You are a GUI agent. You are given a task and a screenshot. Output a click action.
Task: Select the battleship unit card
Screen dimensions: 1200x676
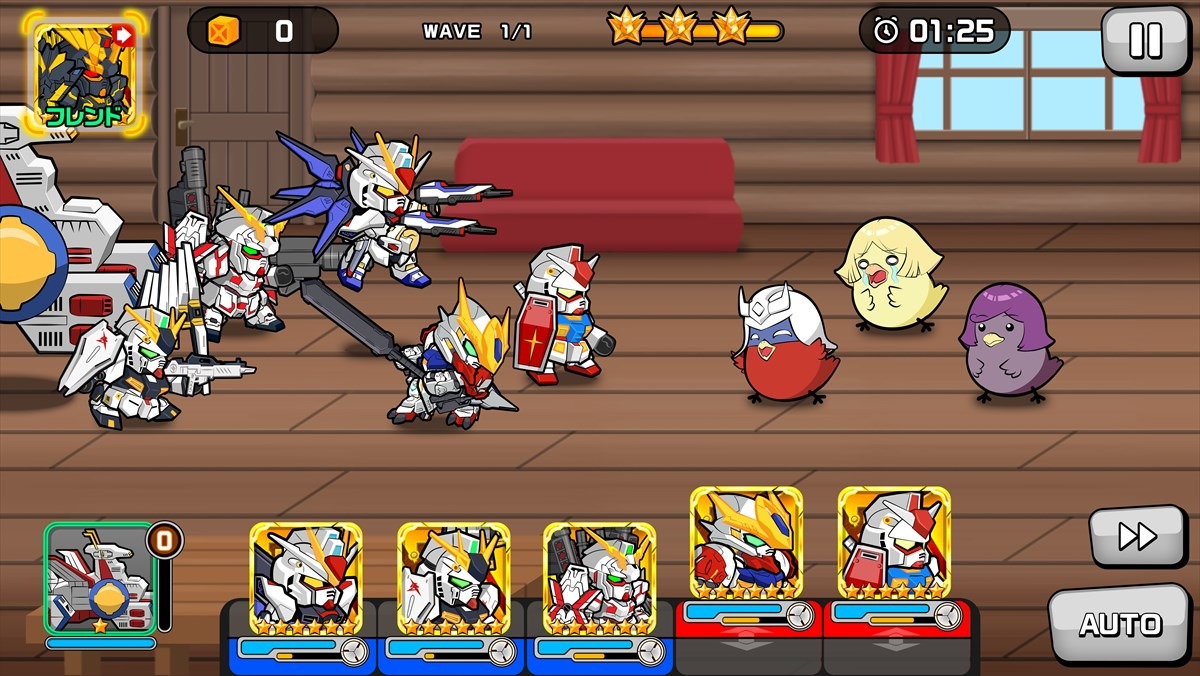click(100, 579)
